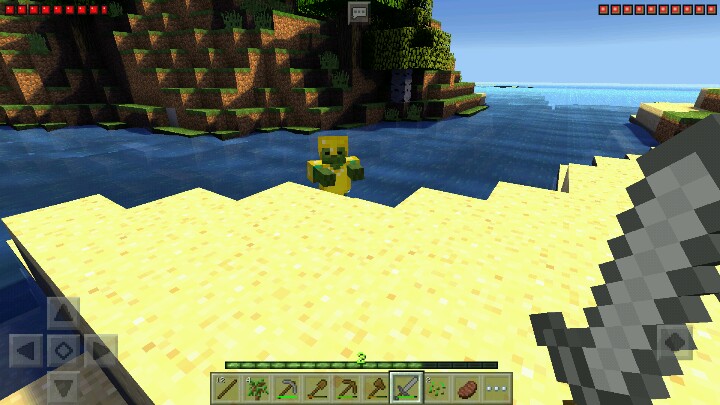720x405 pixels.
Task: Tap the jump button
Action: tap(676, 343)
